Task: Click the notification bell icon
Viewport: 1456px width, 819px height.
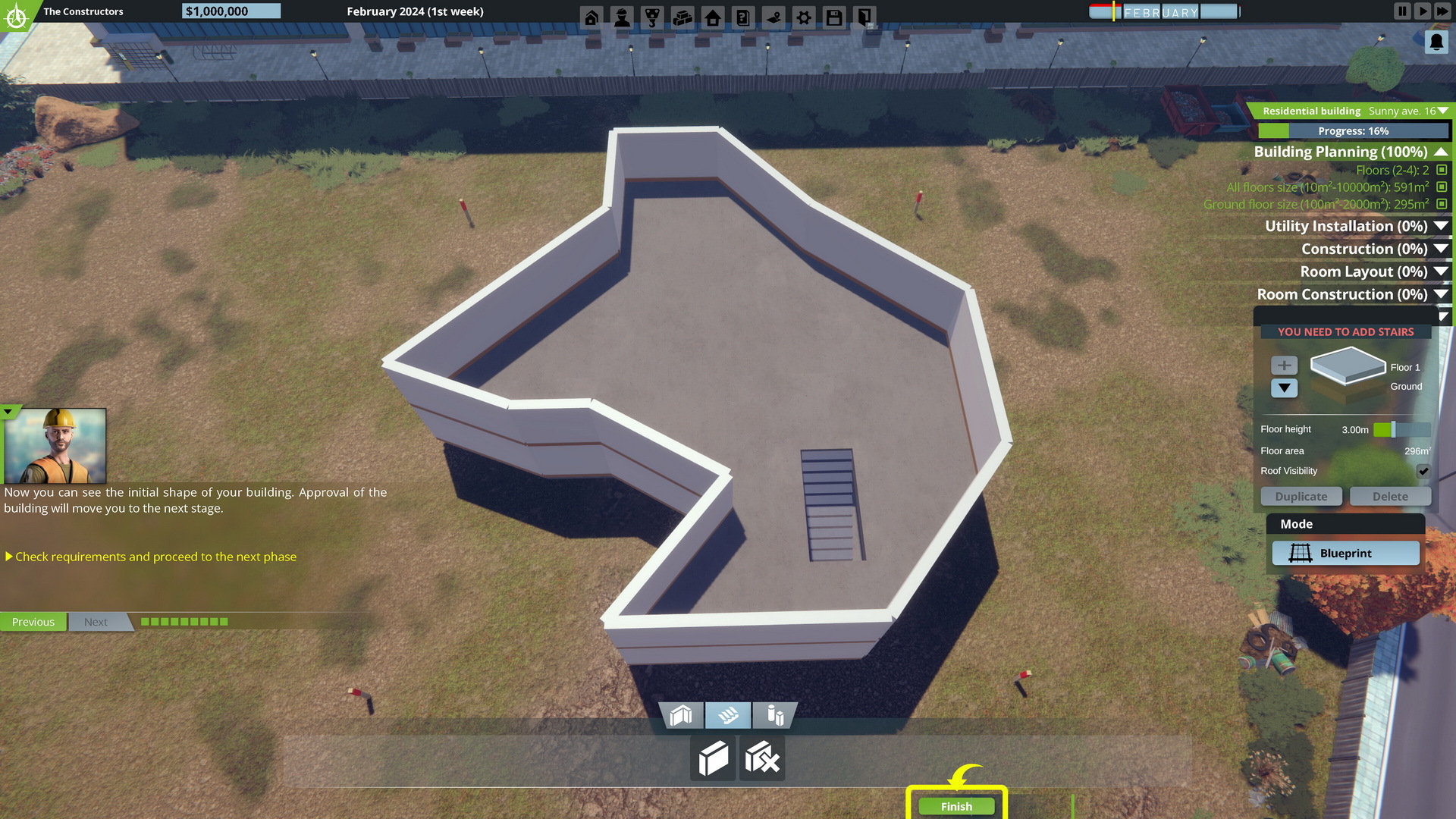Action: 1436,41
